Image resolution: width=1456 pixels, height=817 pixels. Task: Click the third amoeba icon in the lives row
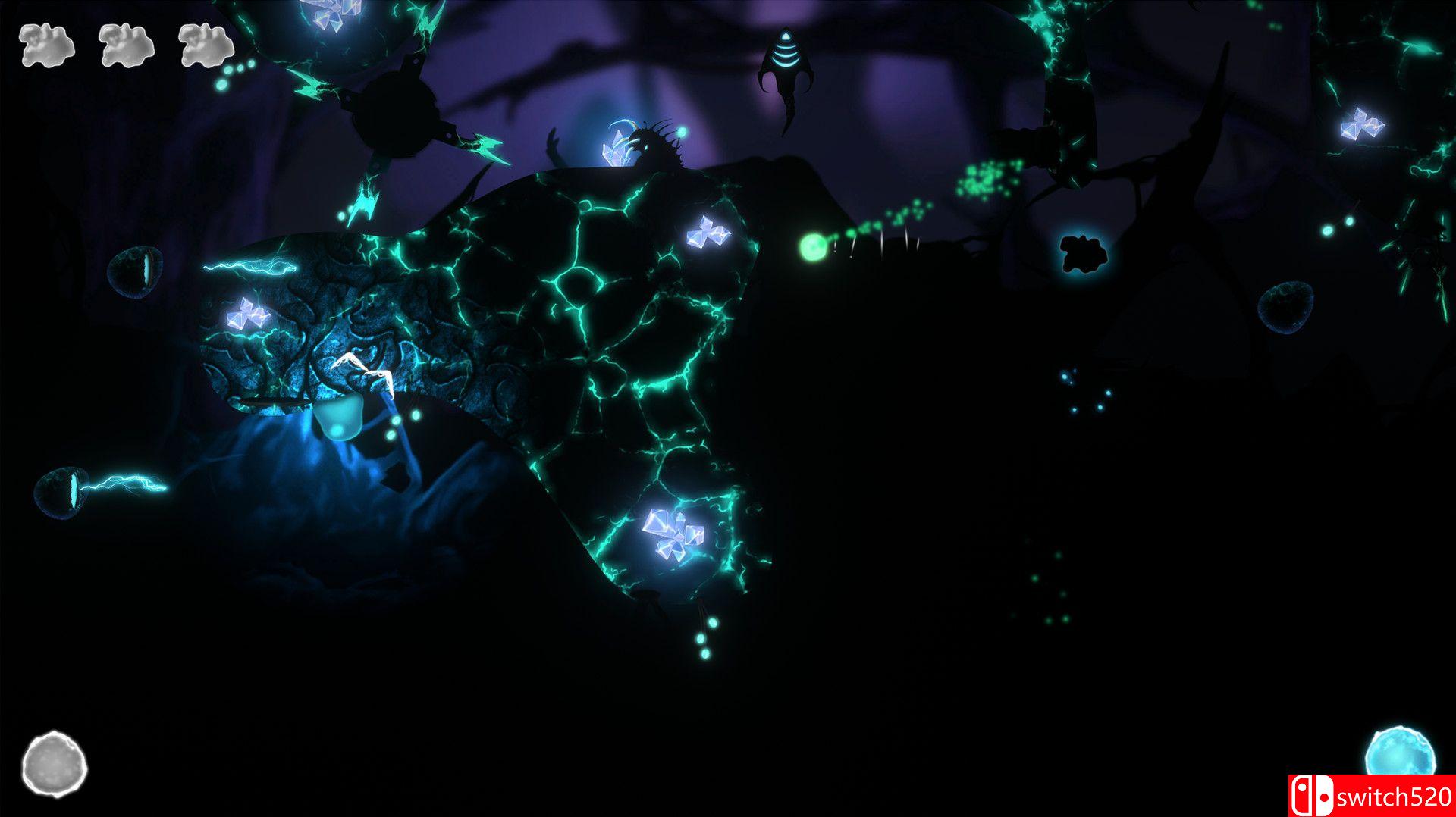tap(206, 47)
